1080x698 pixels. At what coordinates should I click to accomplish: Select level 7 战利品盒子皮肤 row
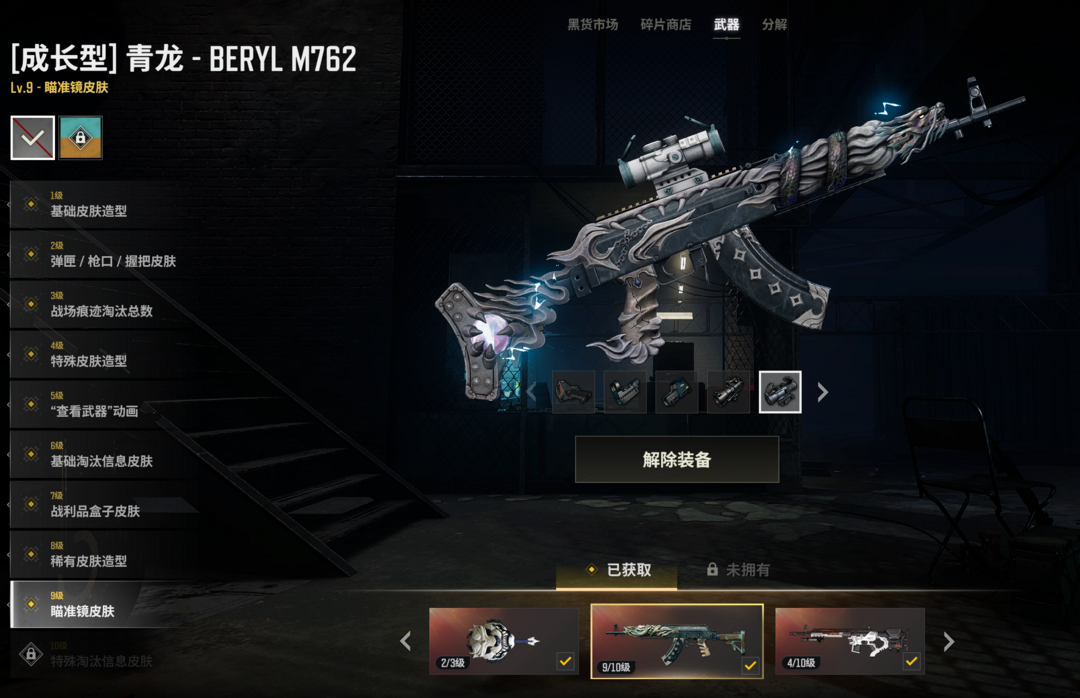(95, 505)
